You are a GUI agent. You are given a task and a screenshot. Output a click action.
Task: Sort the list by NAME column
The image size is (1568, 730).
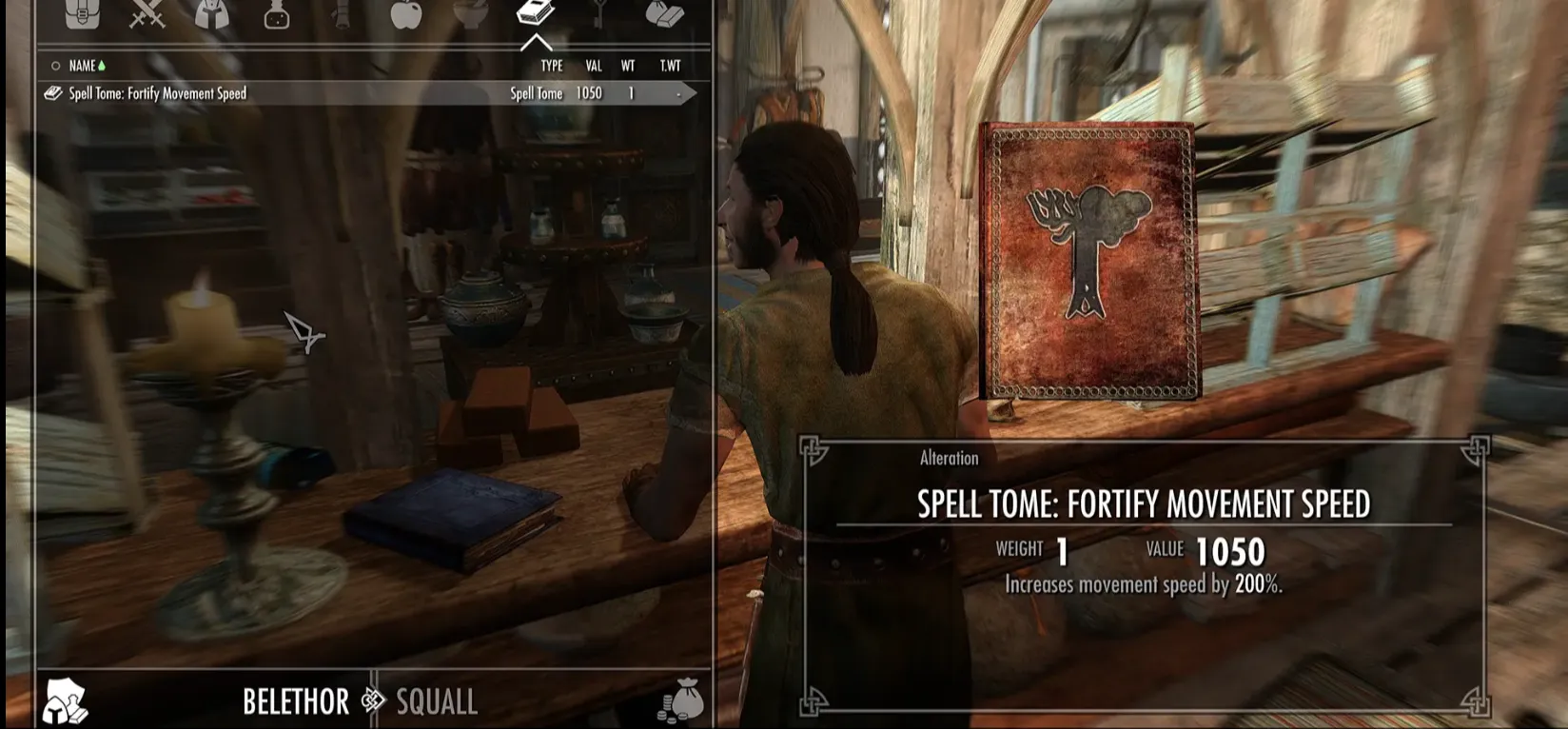(83, 66)
